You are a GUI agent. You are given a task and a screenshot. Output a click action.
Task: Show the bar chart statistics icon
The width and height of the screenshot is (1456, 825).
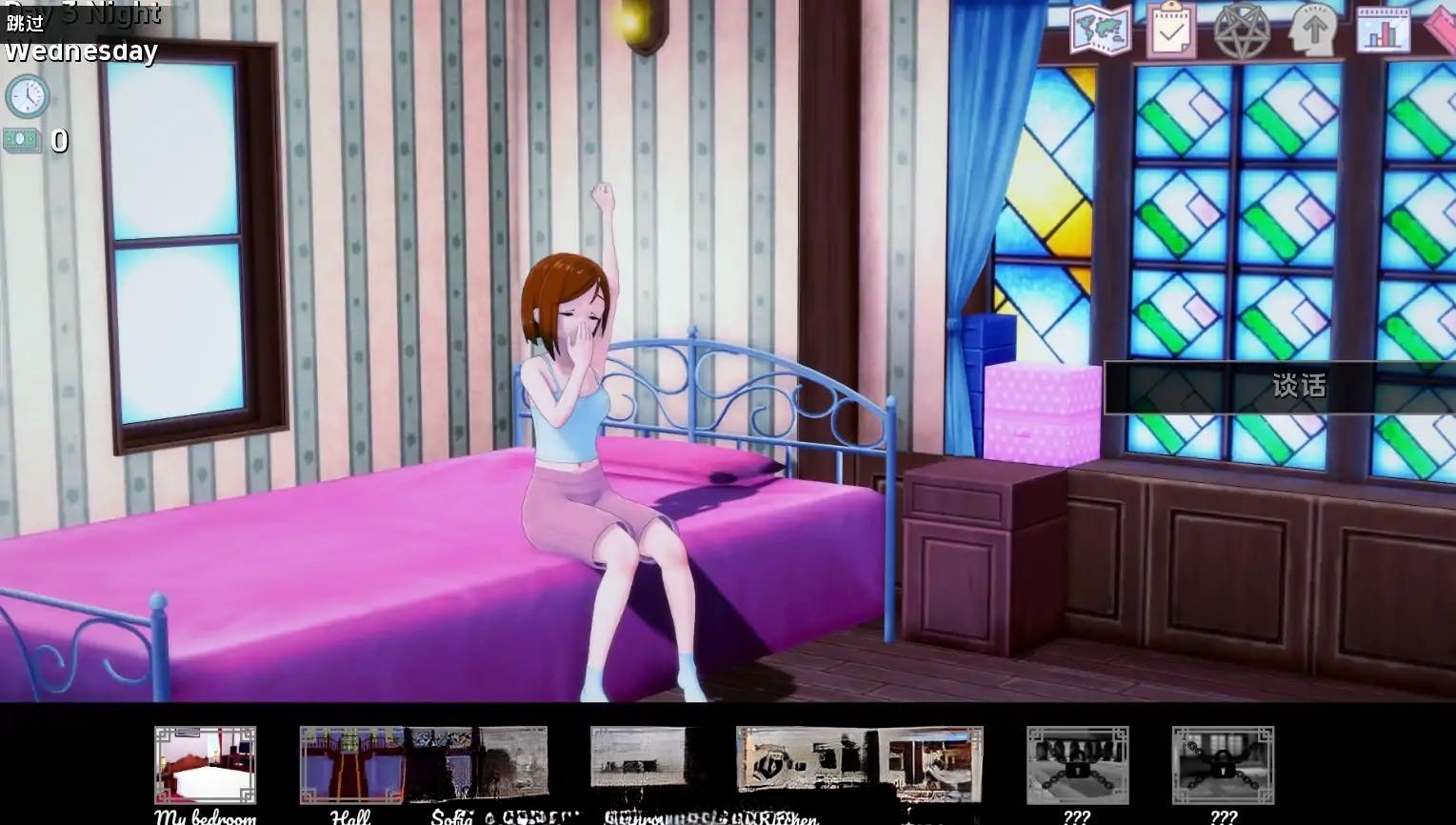click(x=1383, y=30)
